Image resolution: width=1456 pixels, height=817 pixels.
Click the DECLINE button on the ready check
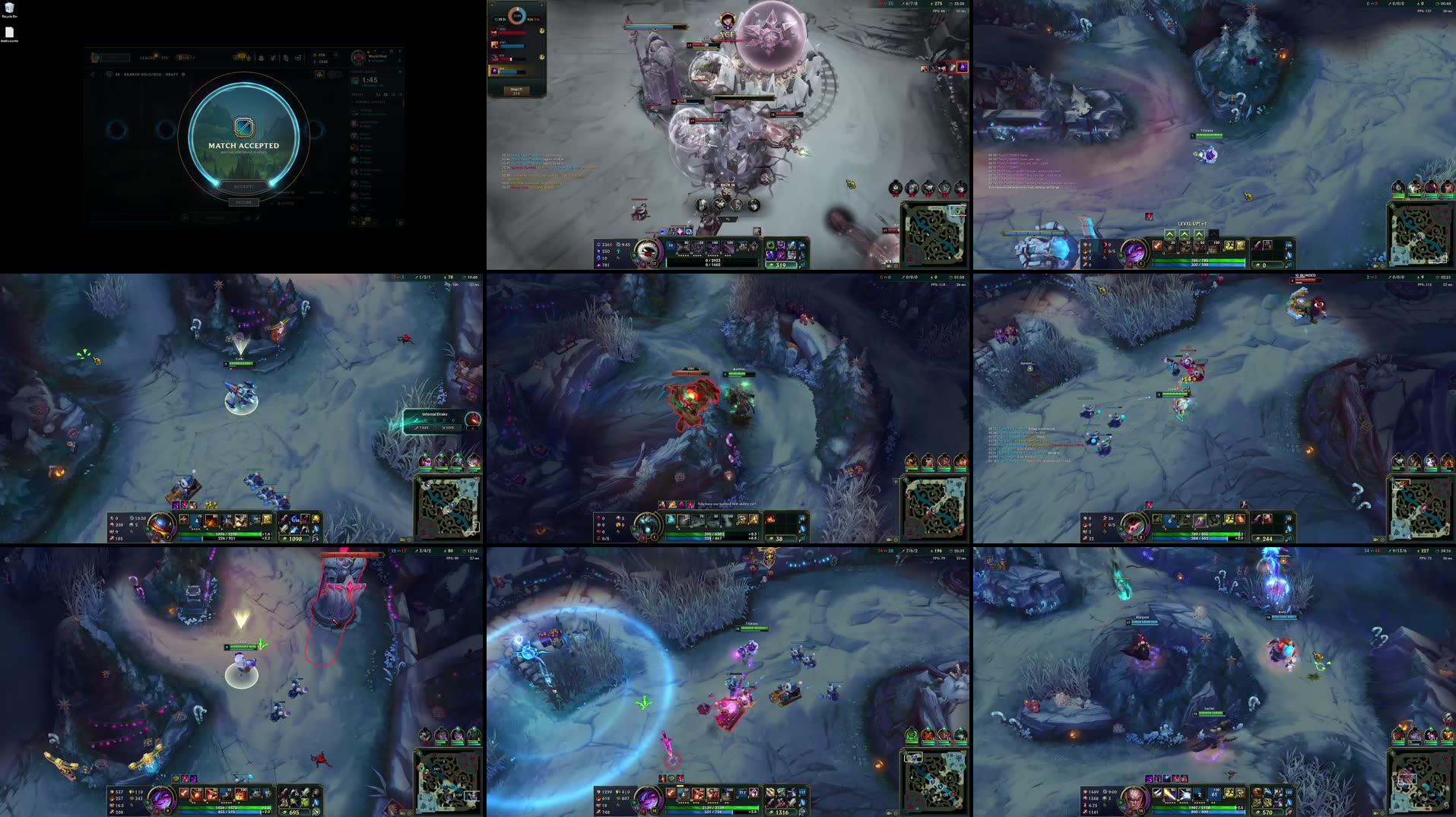243,201
